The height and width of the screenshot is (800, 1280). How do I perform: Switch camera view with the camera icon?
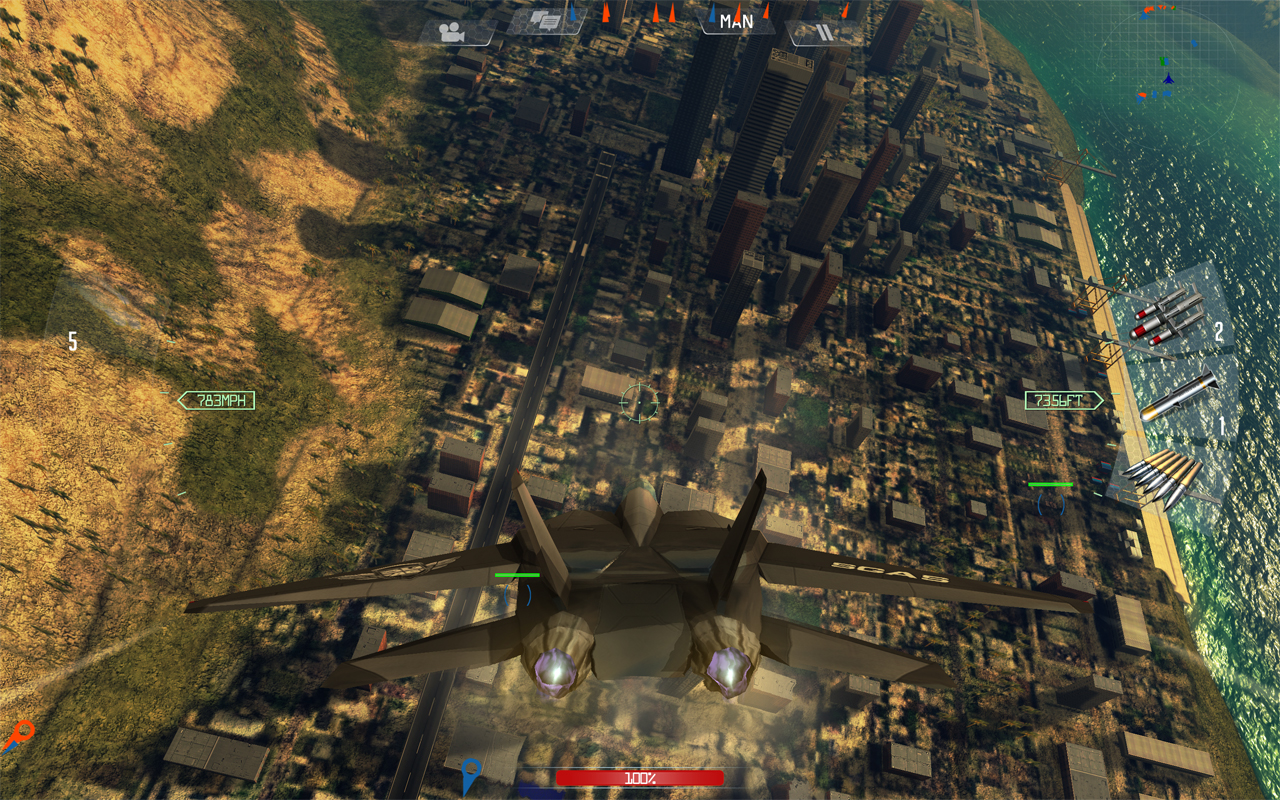455,31
